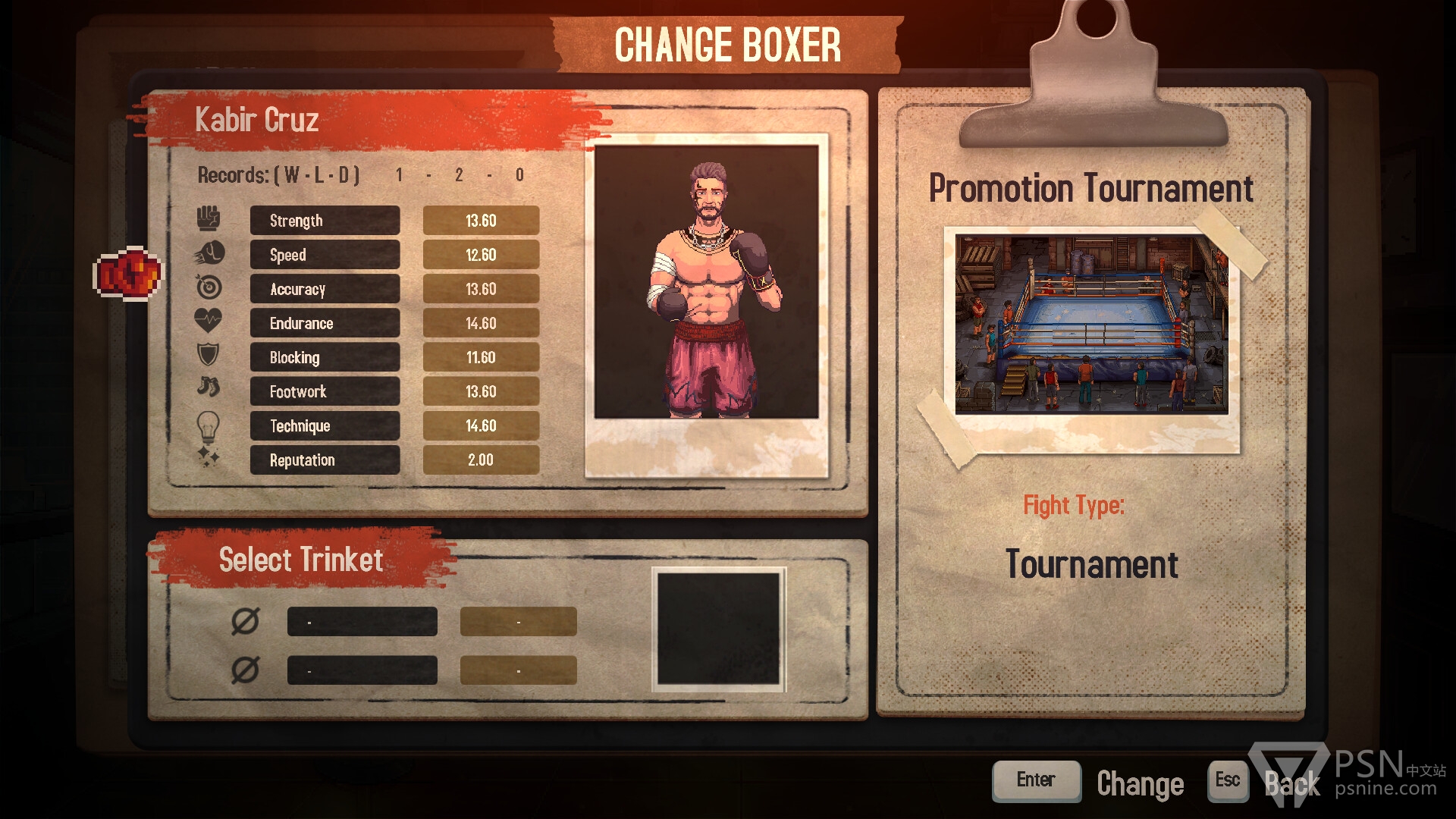The height and width of the screenshot is (819, 1456).
Task: Go Back from the Change Boxer screen
Action: pyautogui.click(x=1292, y=783)
